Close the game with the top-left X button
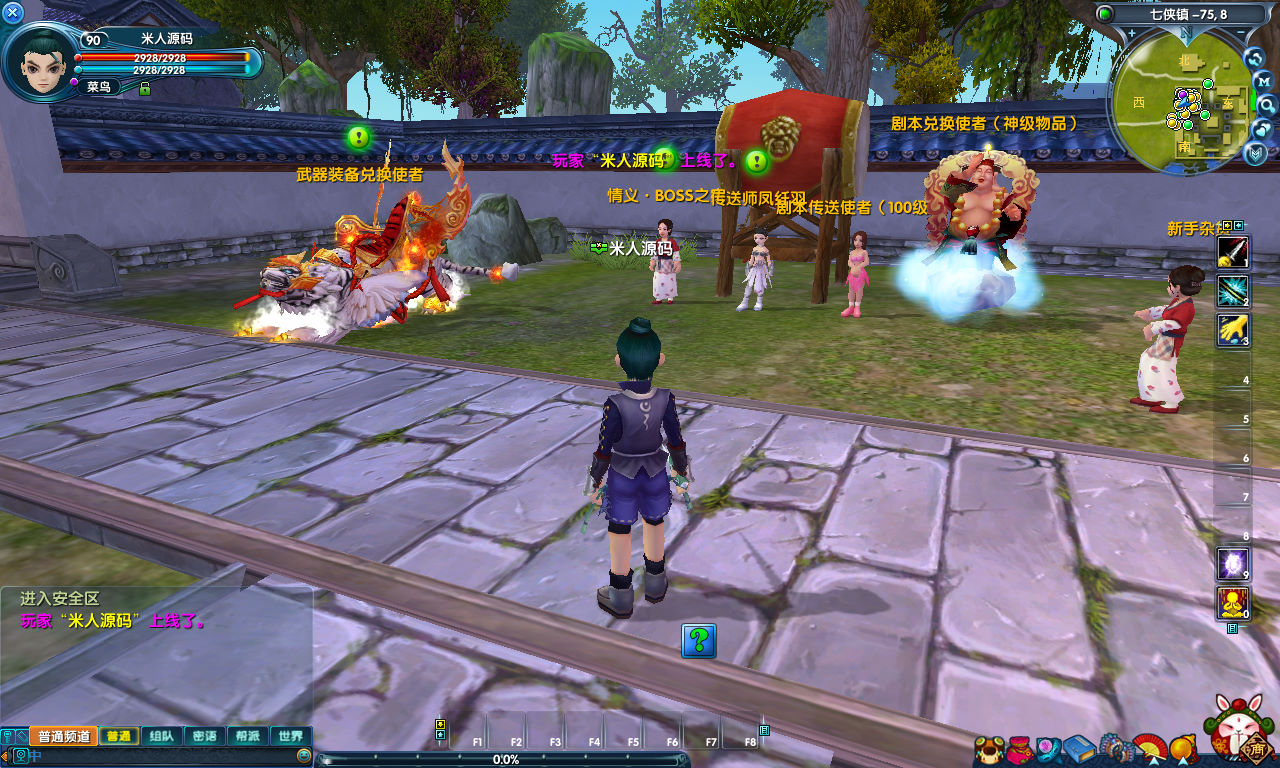 click(13, 13)
